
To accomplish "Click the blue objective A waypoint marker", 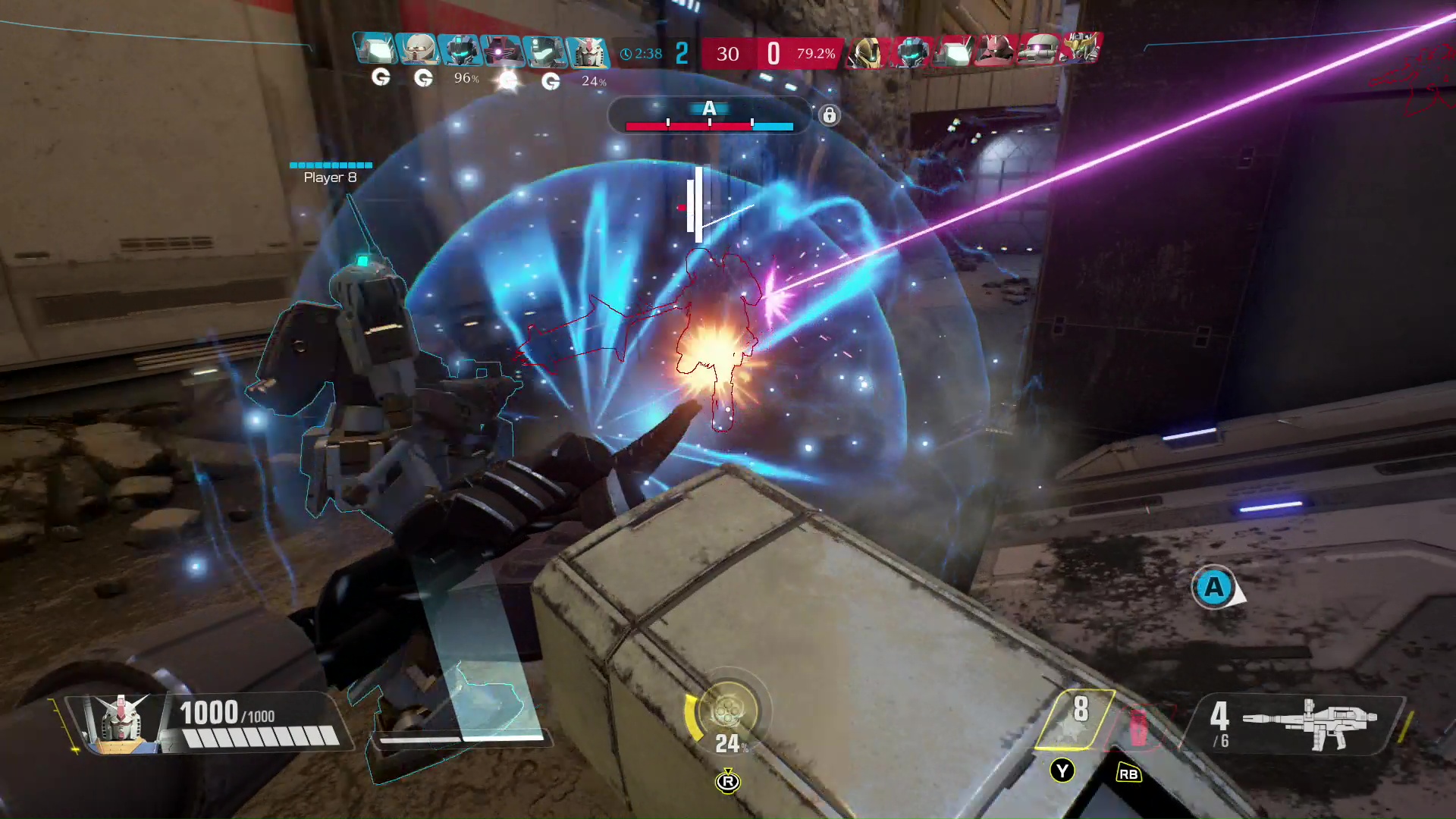I will click(1214, 588).
